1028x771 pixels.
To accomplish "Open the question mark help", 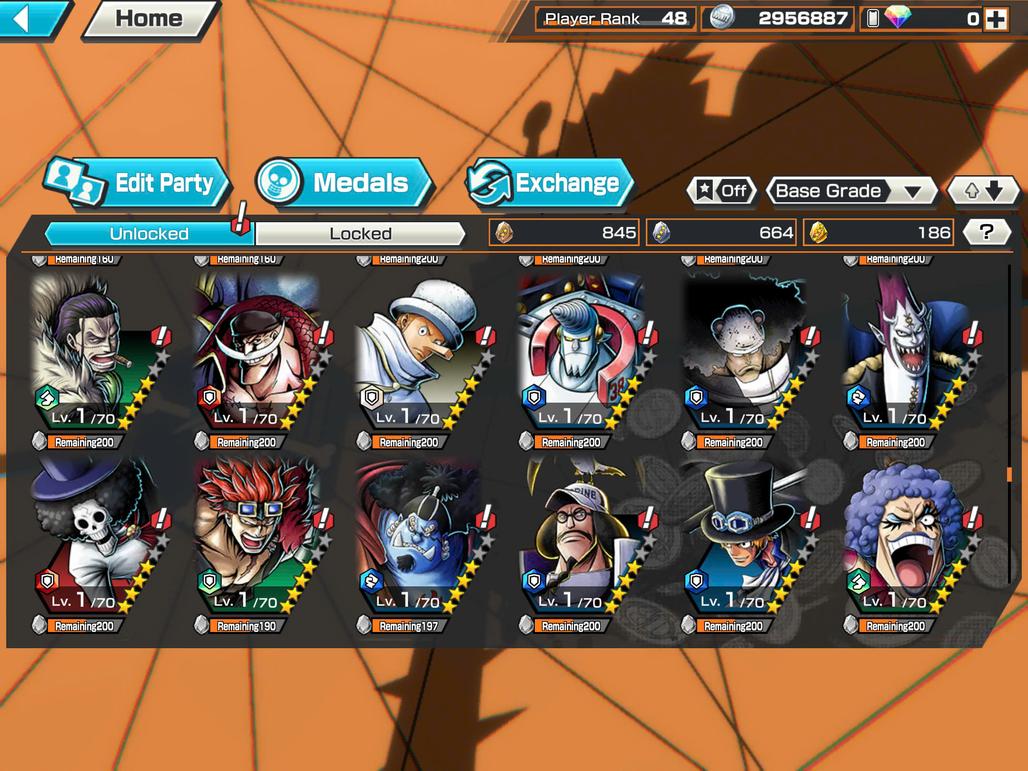I will (986, 233).
